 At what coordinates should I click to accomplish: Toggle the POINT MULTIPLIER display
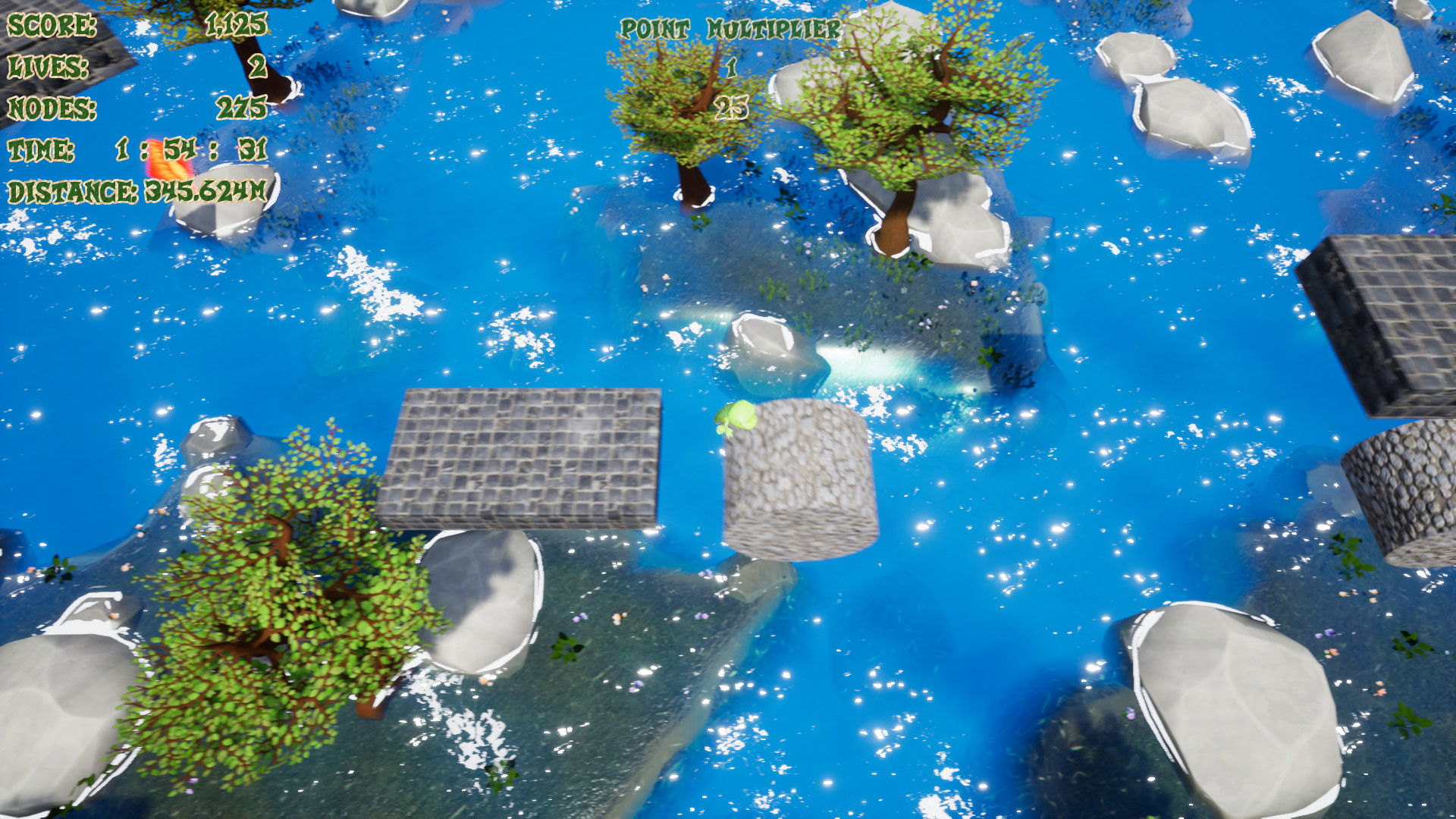730,30
